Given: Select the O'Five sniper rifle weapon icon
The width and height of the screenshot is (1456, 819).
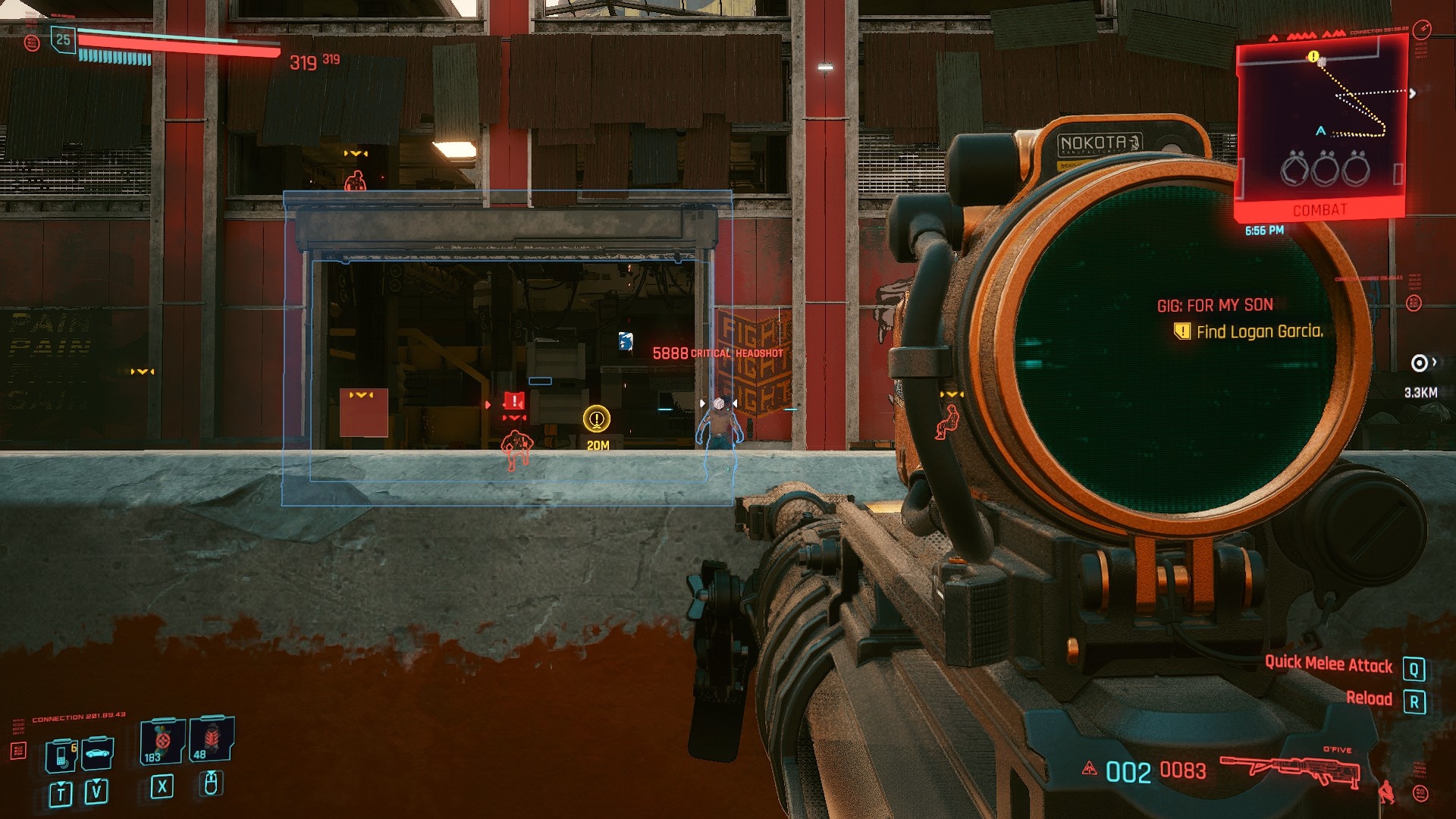Looking at the screenshot, I should [1289, 769].
